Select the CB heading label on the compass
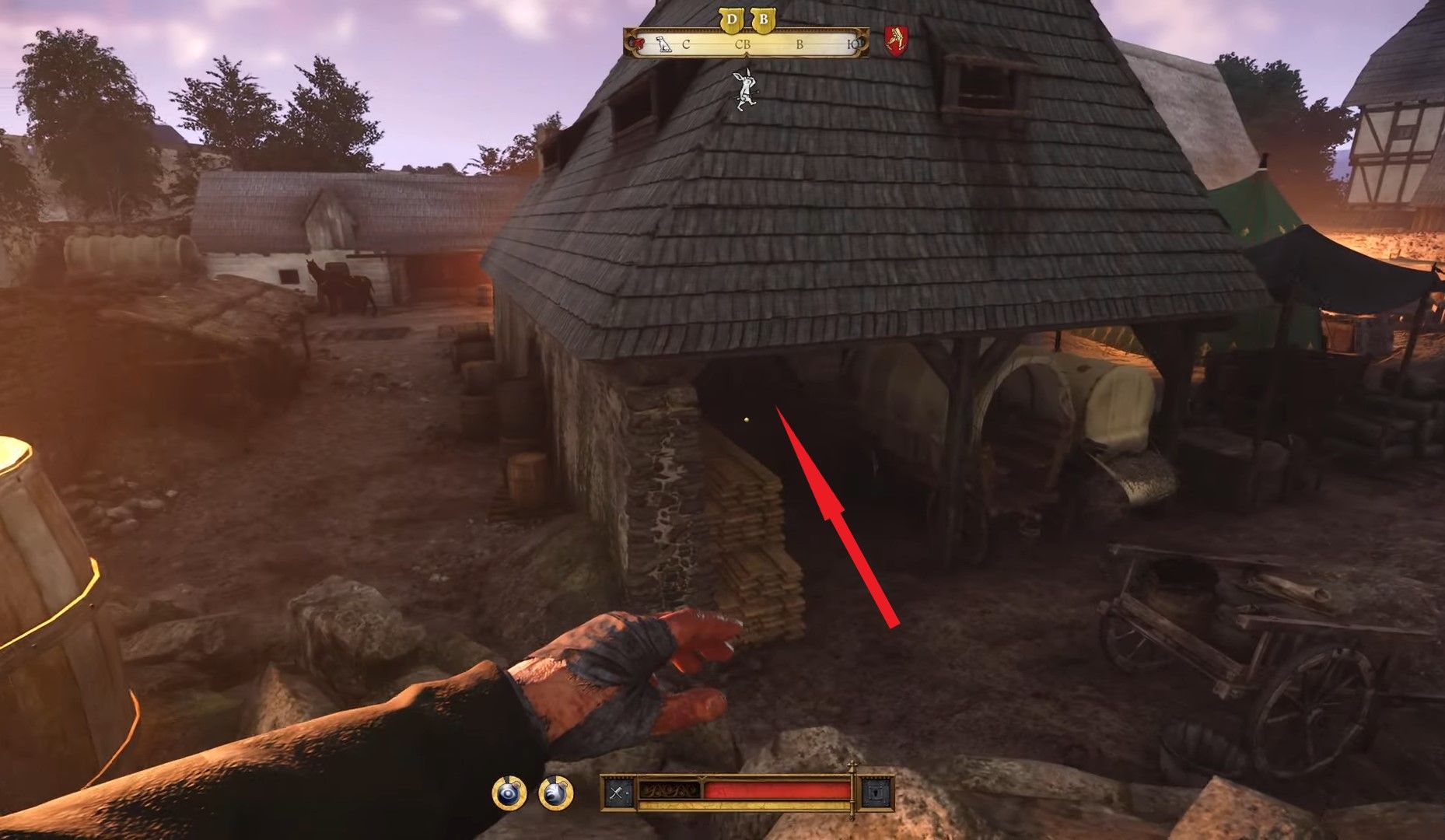This screenshot has height=840, width=1445. tap(743, 45)
